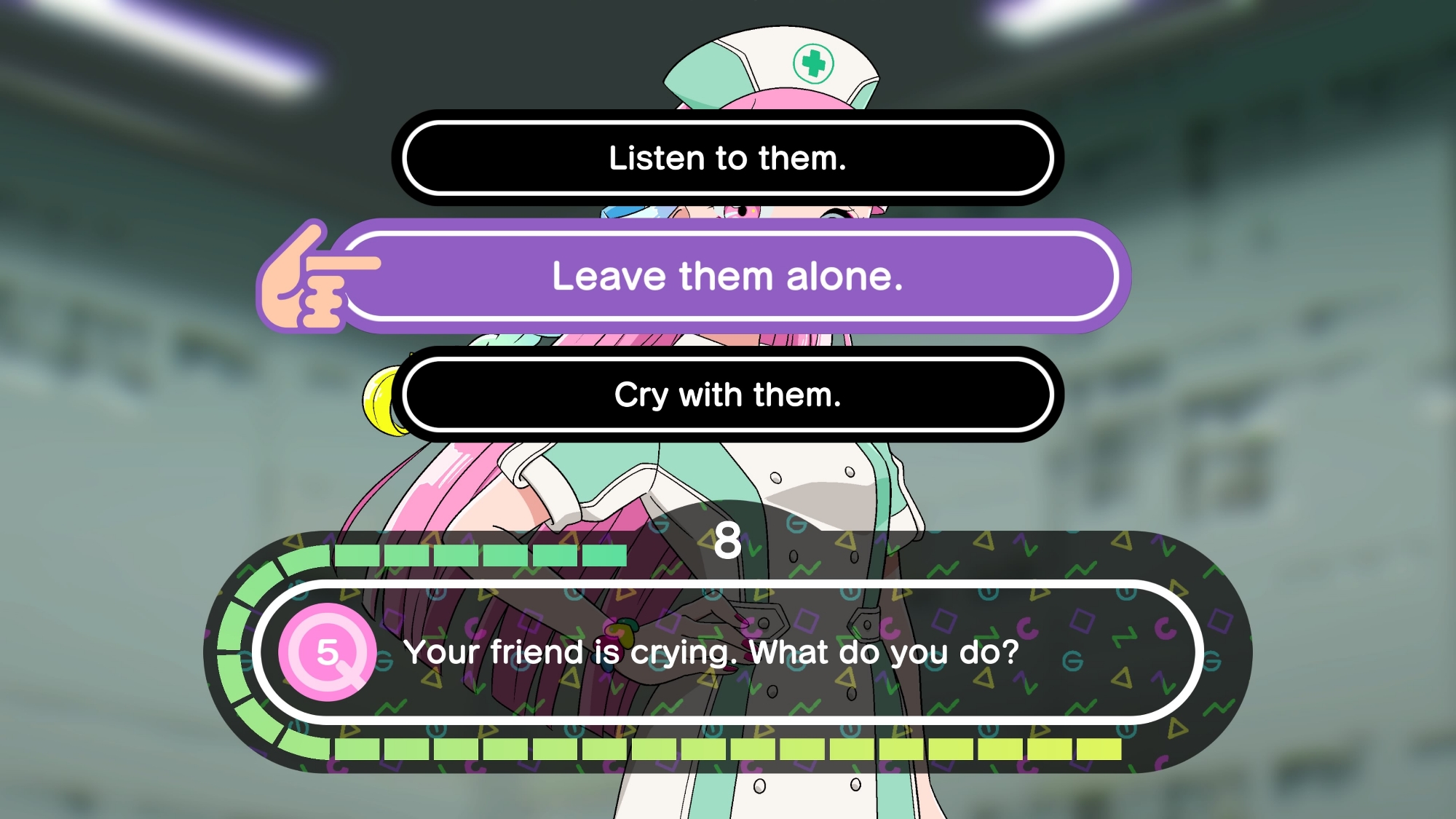Viewport: 1456px width, 819px height.
Task: Choose the "Listen to them." answer
Action: [727, 158]
